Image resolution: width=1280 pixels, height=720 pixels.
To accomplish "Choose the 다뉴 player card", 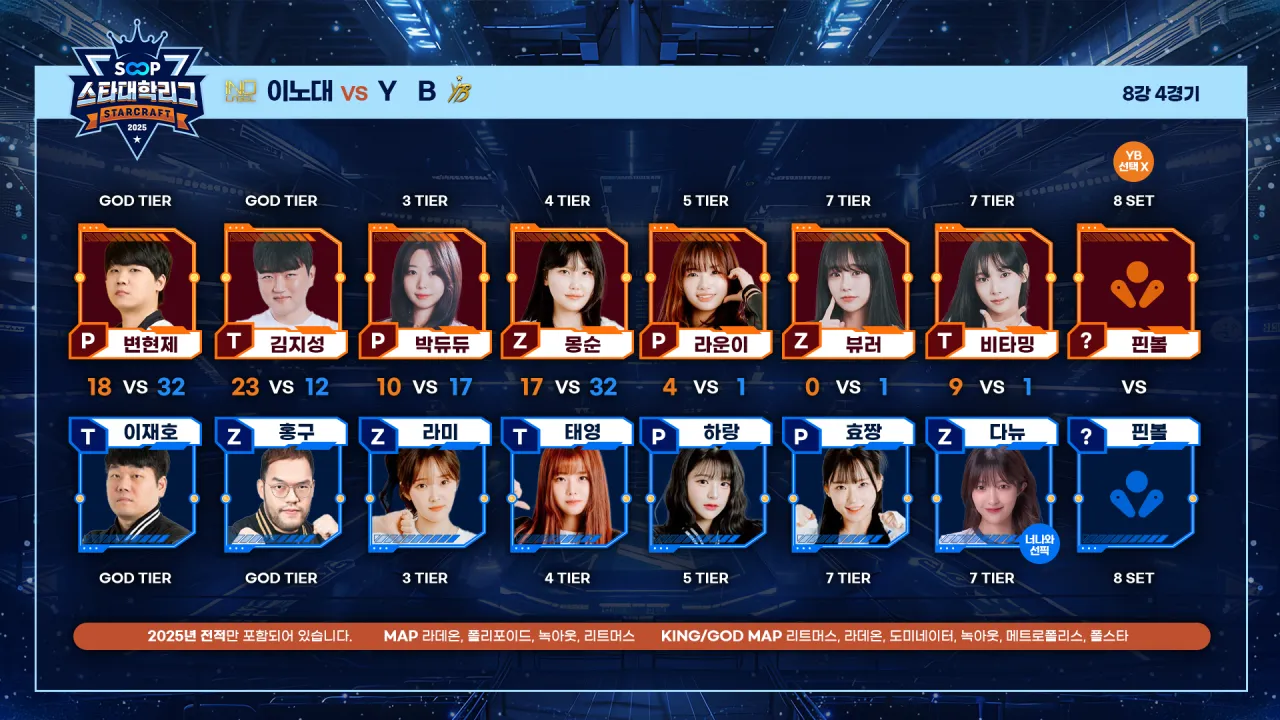I will (993, 484).
